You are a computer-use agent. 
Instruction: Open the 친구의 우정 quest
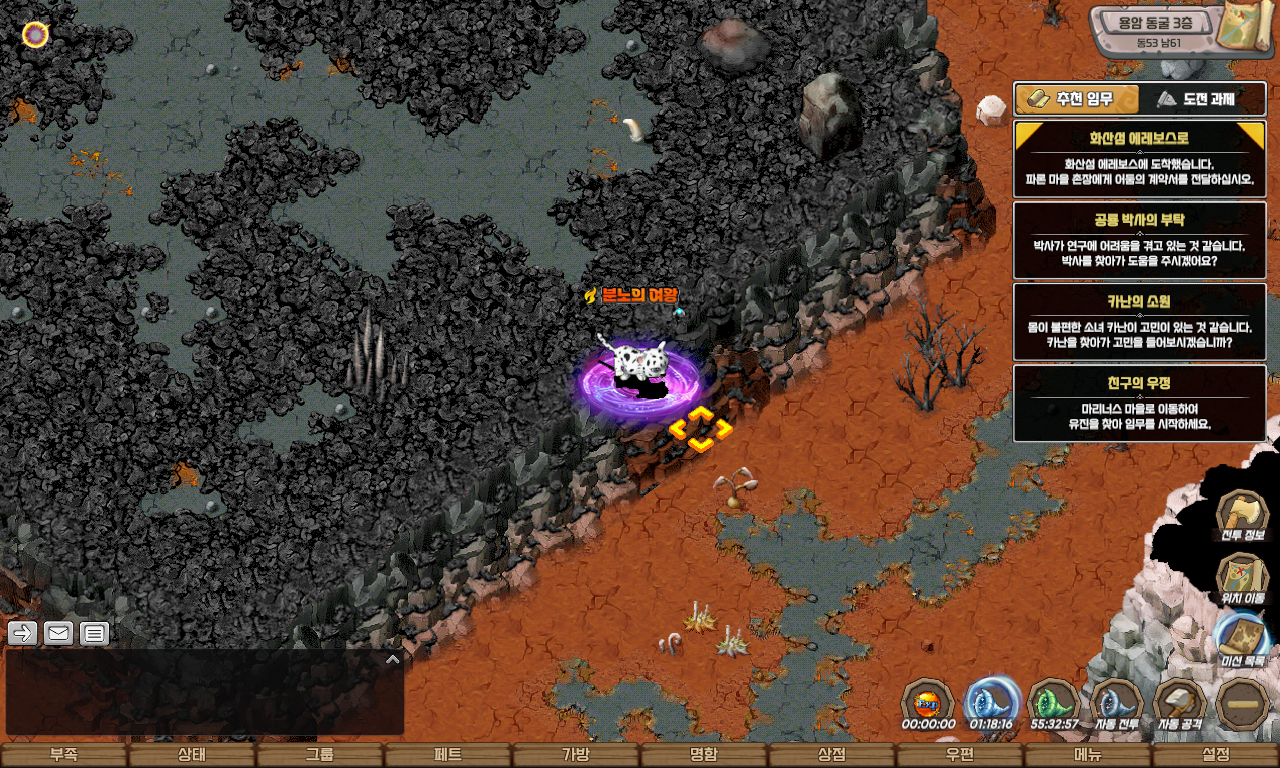pos(1139,402)
